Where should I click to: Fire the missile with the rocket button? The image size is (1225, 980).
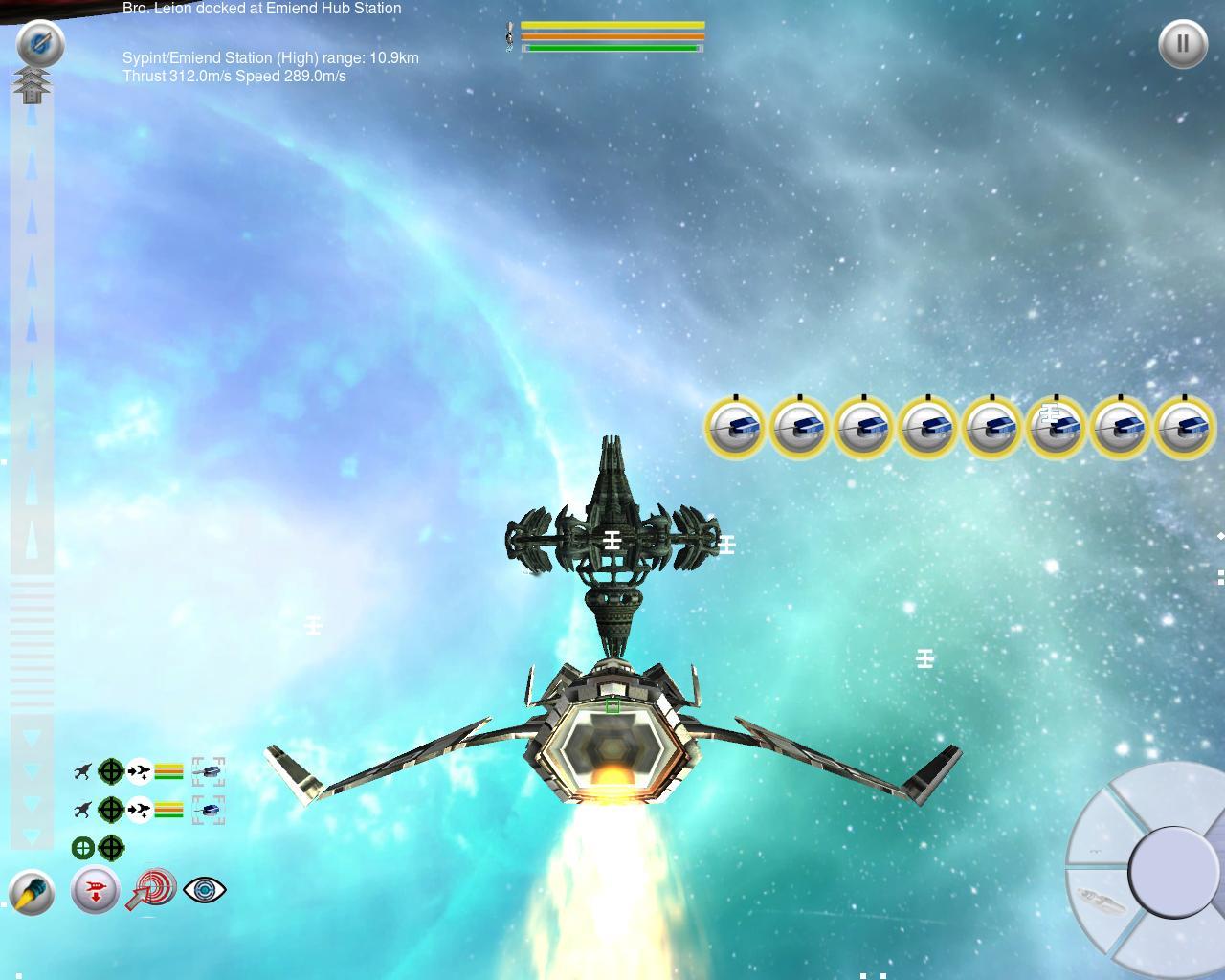tap(32, 893)
